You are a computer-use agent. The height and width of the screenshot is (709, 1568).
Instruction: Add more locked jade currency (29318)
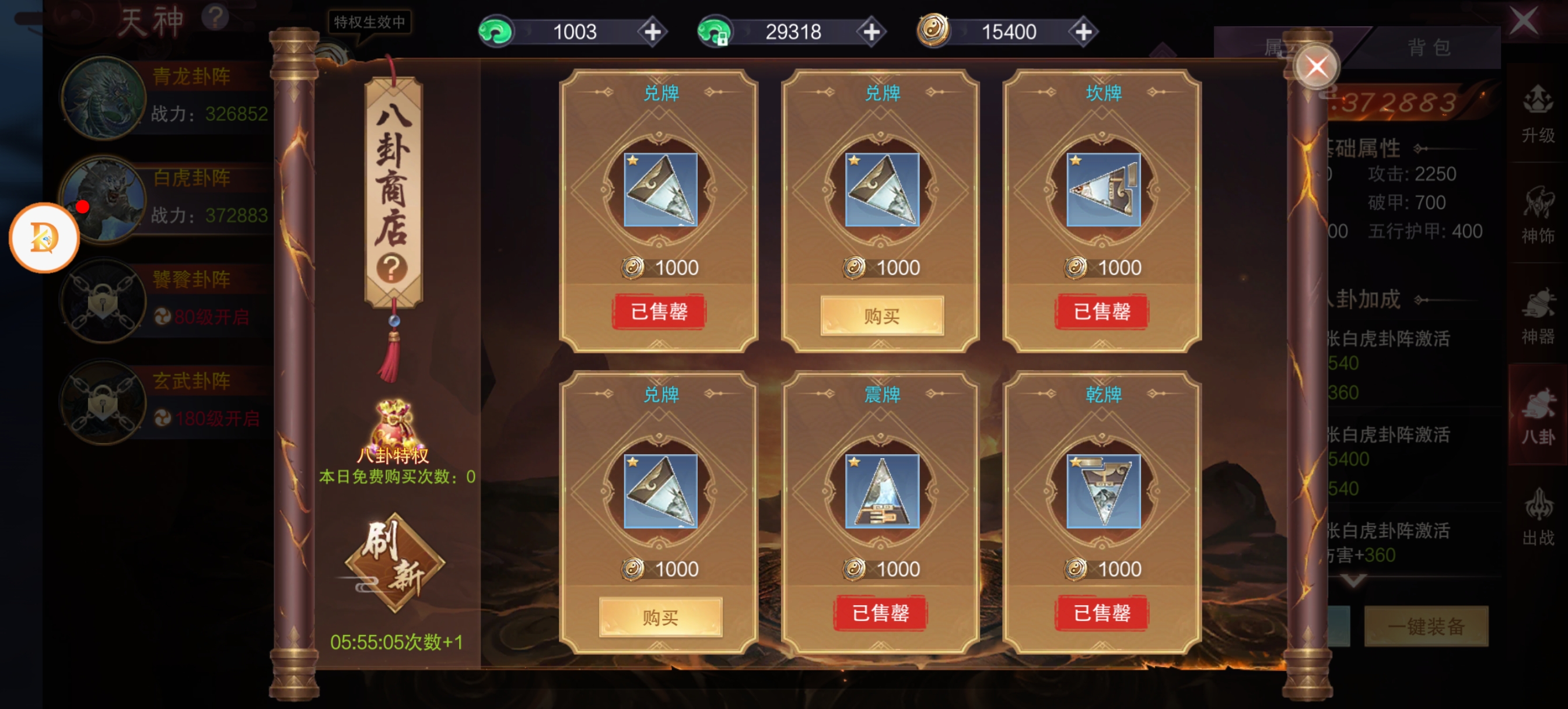click(871, 31)
